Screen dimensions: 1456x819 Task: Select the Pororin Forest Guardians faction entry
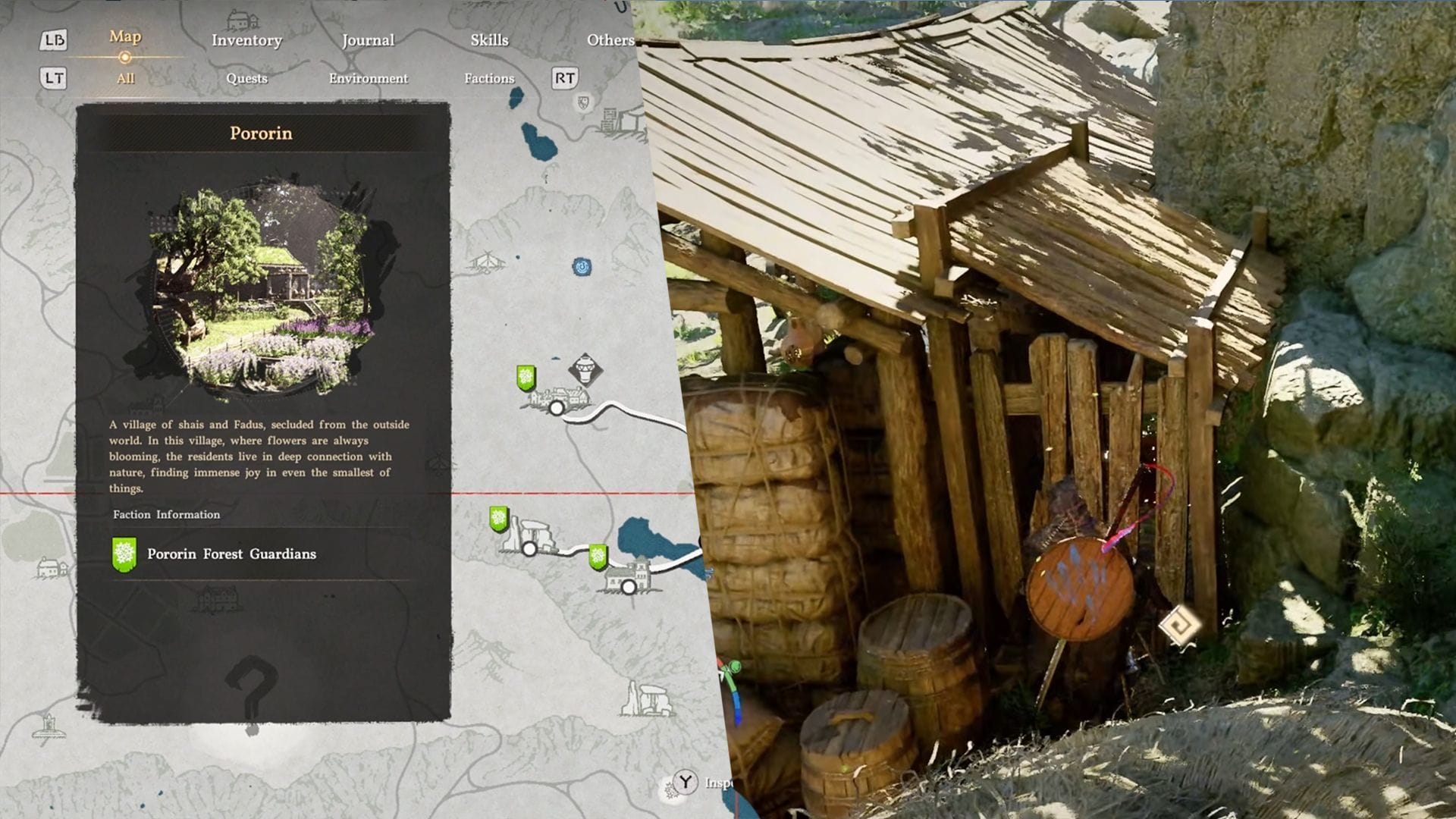231,554
